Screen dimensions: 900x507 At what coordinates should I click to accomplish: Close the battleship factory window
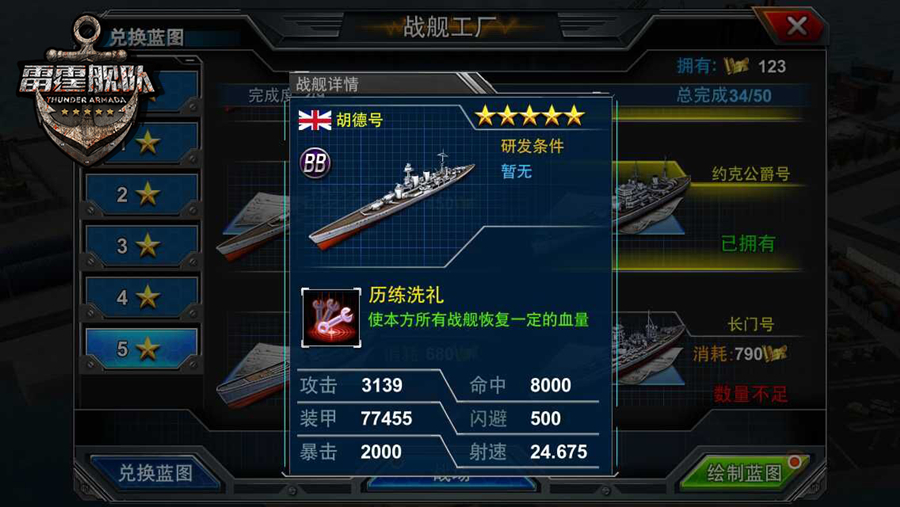point(796,27)
